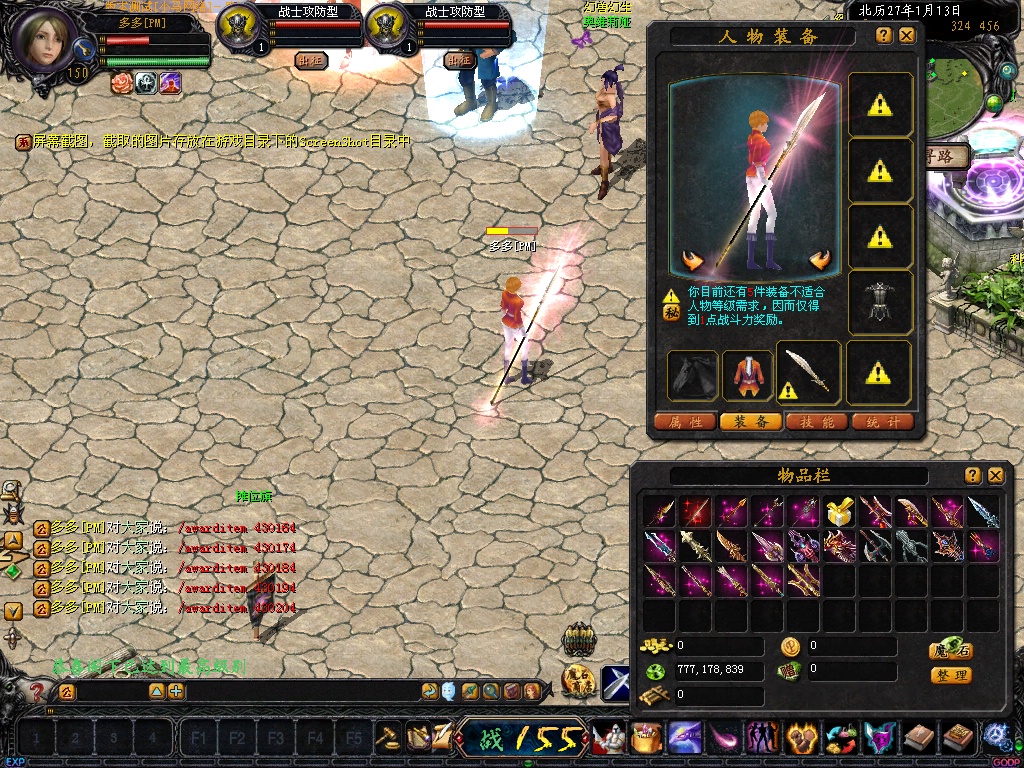Click the 整理 sort inventory button
The height and width of the screenshot is (768, 1024).
(x=950, y=675)
